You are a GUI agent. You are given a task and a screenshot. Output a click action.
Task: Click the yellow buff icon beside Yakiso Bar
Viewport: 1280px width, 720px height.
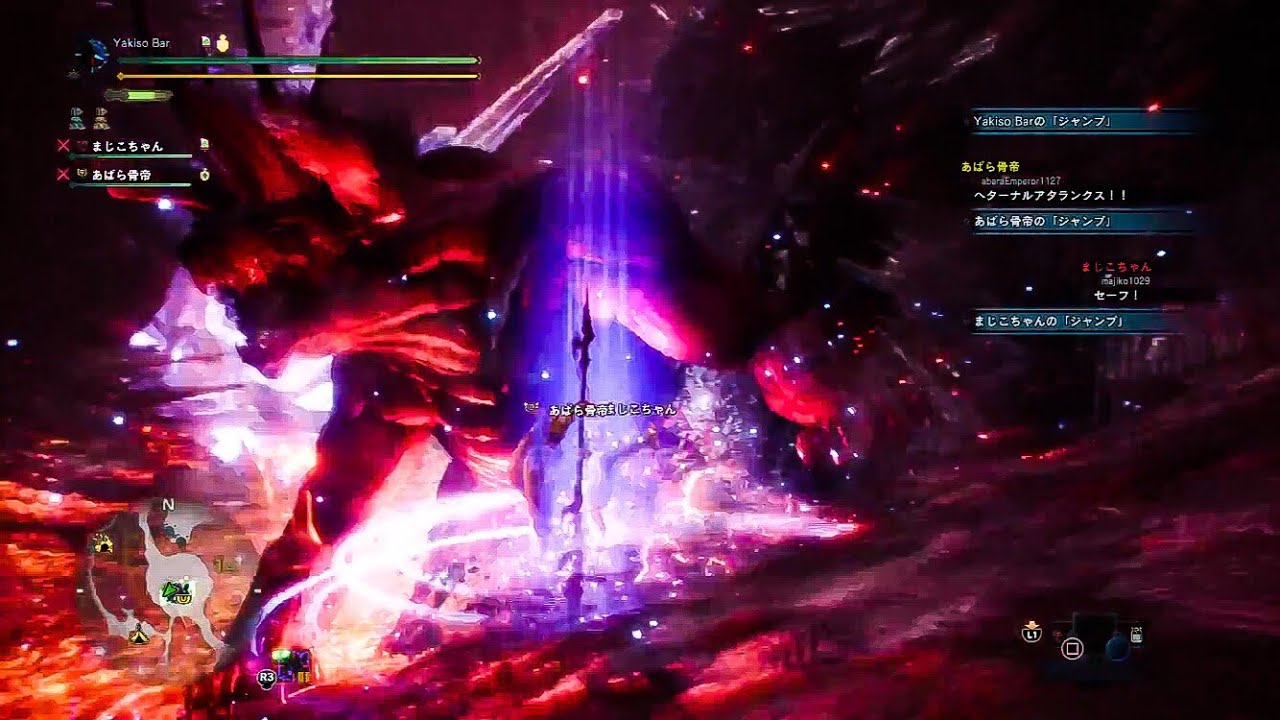(x=222, y=43)
